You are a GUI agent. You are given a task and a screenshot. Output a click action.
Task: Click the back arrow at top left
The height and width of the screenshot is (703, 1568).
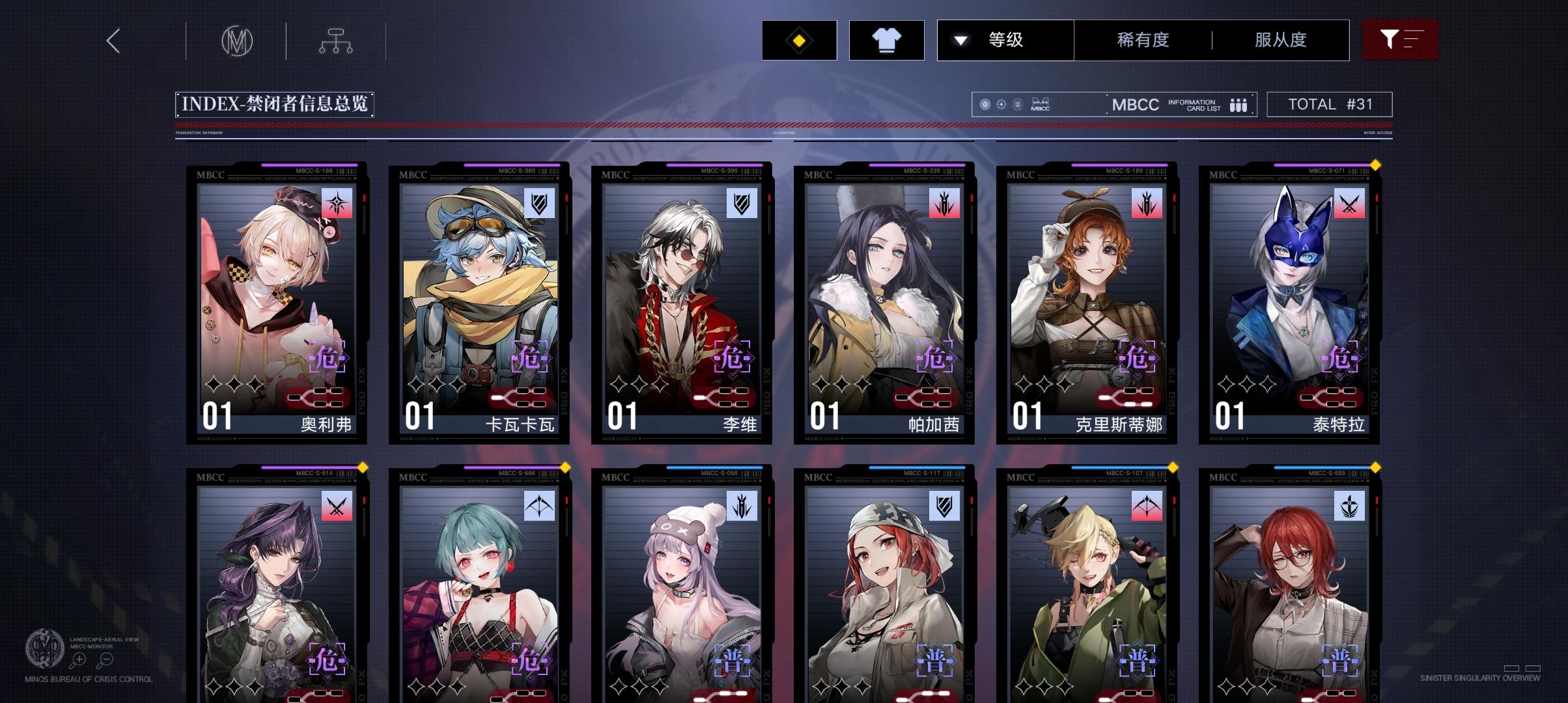point(114,40)
